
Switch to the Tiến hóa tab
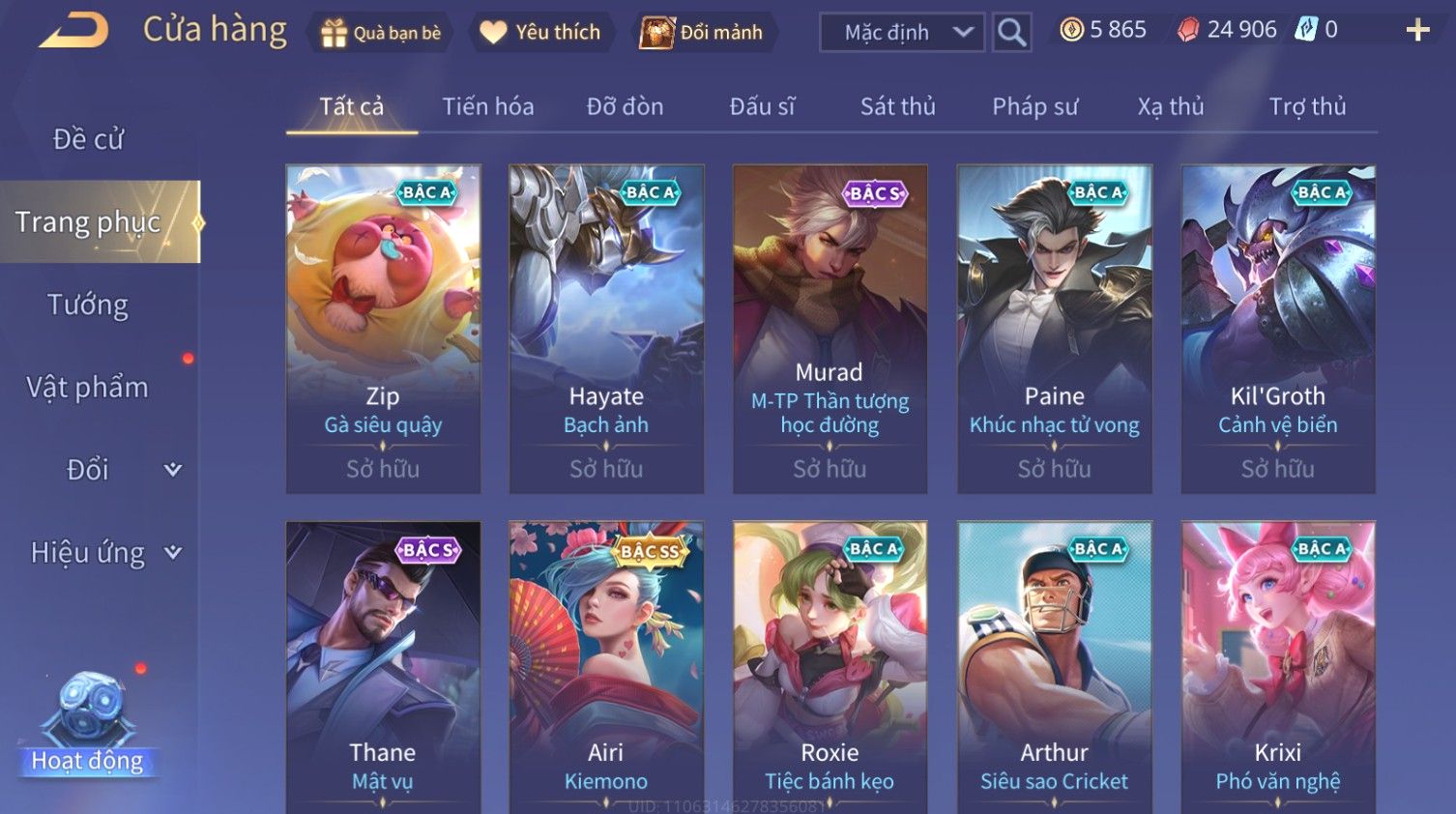(487, 106)
